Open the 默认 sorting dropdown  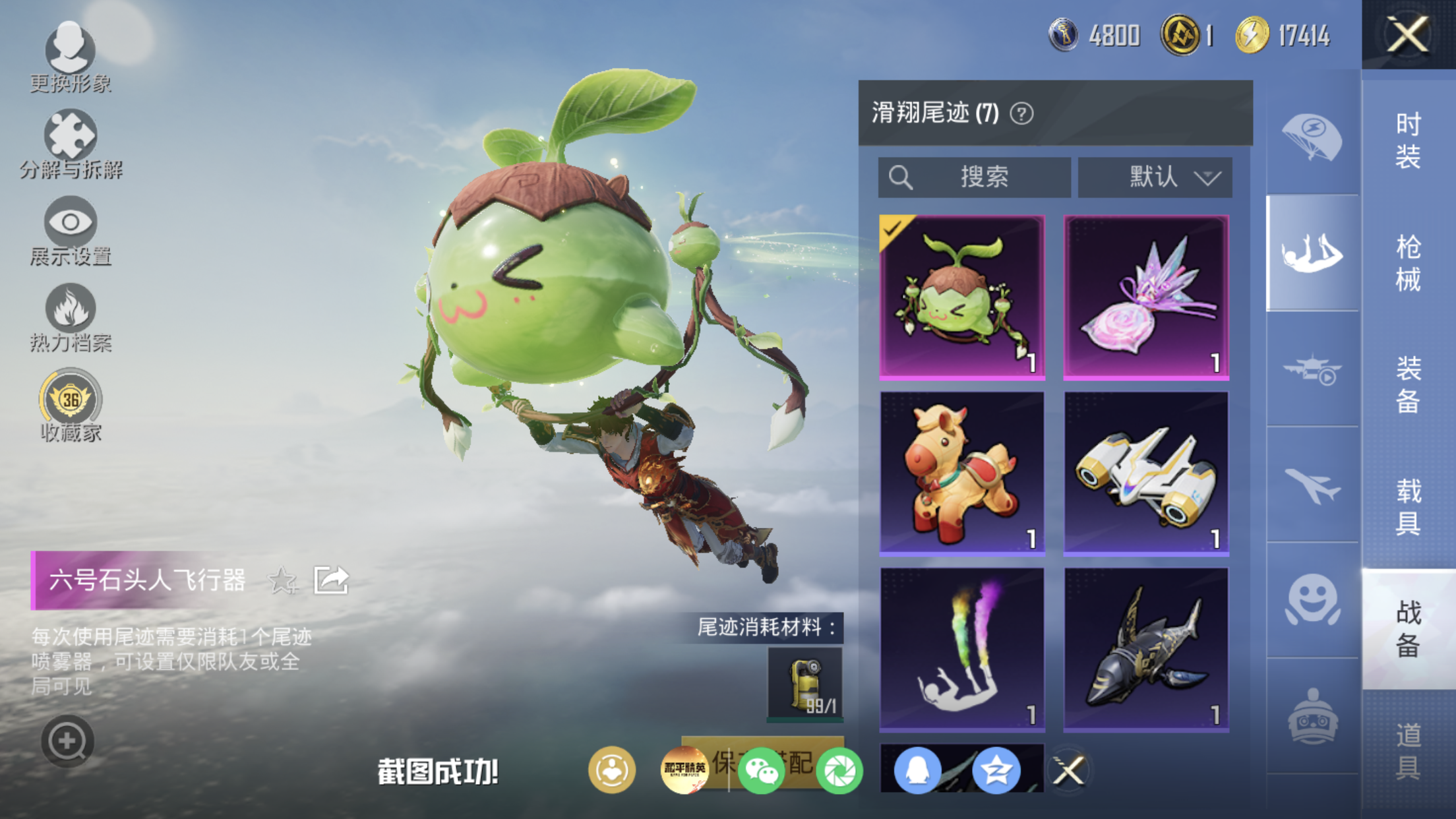point(1155,177)
